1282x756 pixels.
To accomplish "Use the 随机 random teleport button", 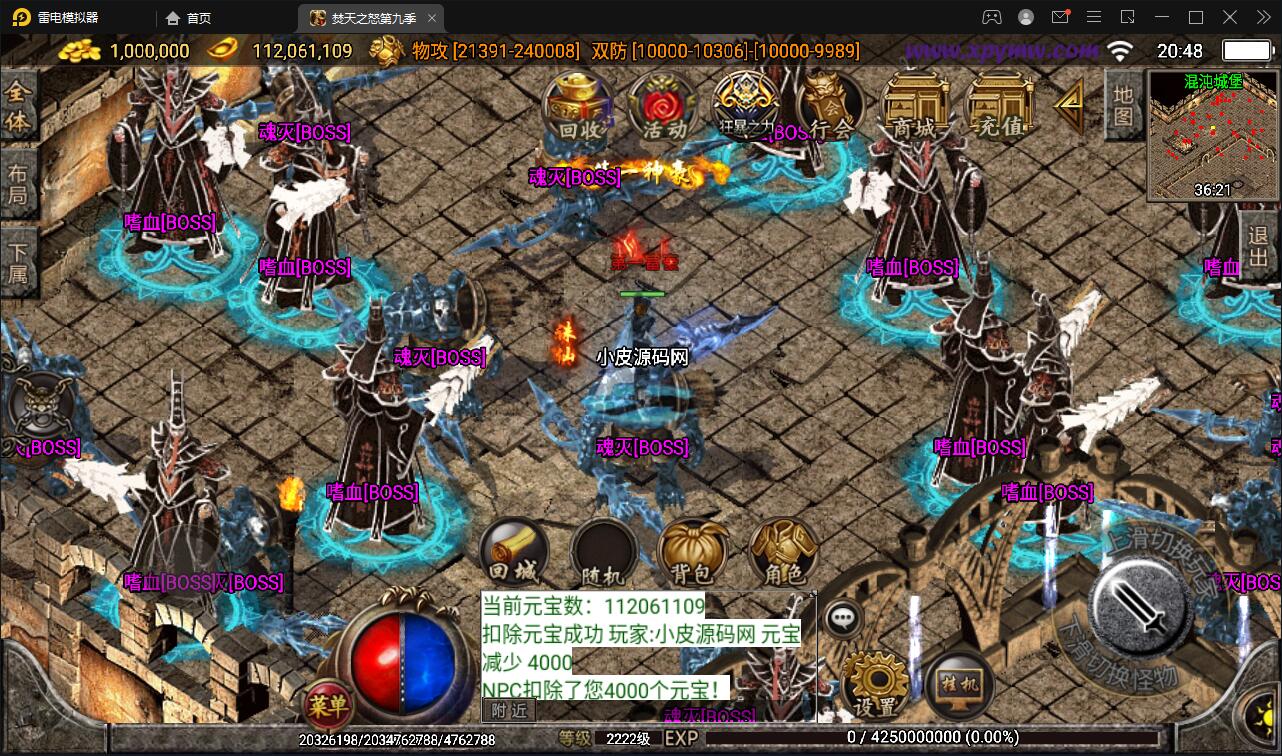I will [x=603, y=553].
